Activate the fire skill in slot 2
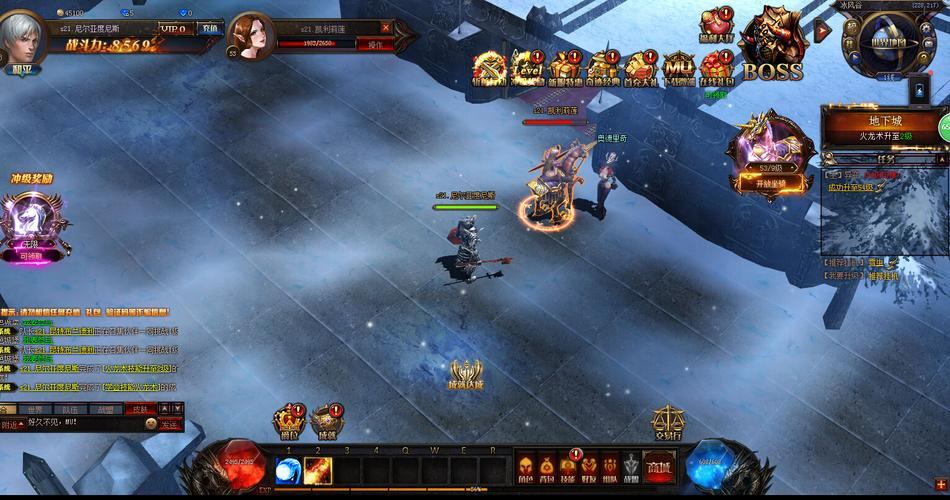Image resolution: width=950 pixels, height=500 pixels. 318,469
